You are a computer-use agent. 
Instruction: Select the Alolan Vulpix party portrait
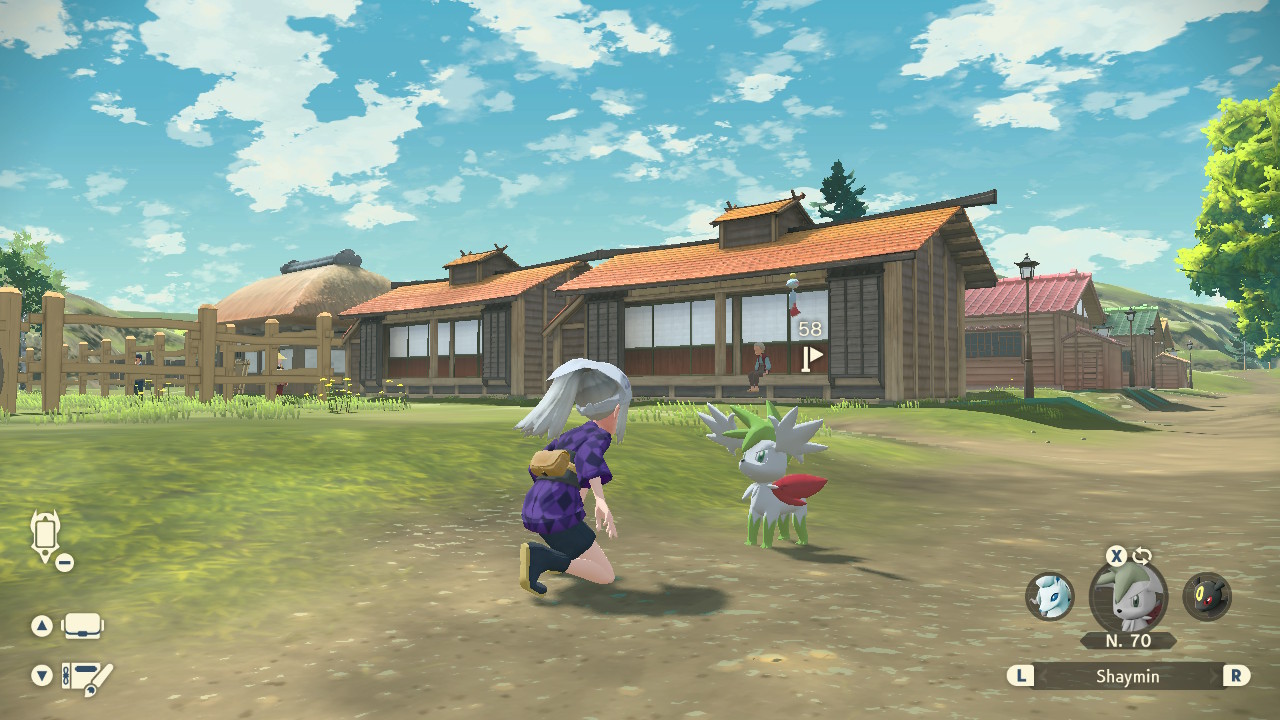[1049, 596]
